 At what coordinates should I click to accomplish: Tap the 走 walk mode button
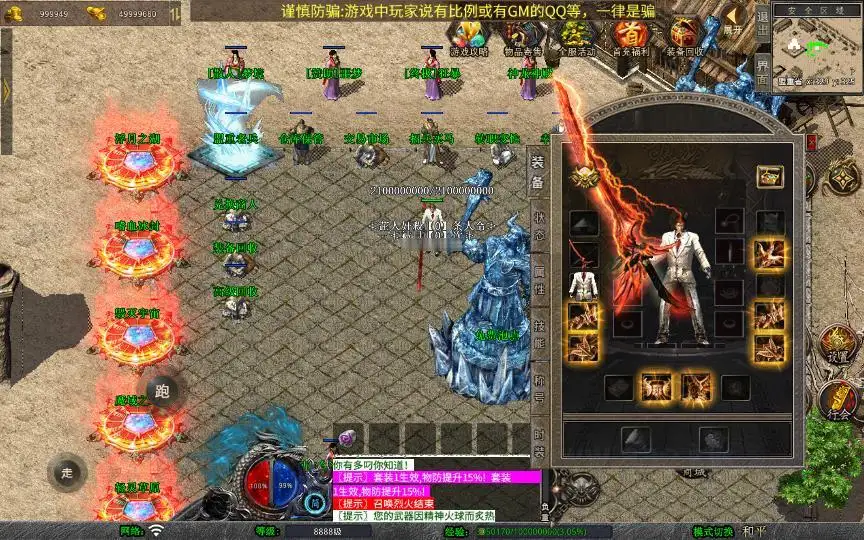(x=67, y=471)
